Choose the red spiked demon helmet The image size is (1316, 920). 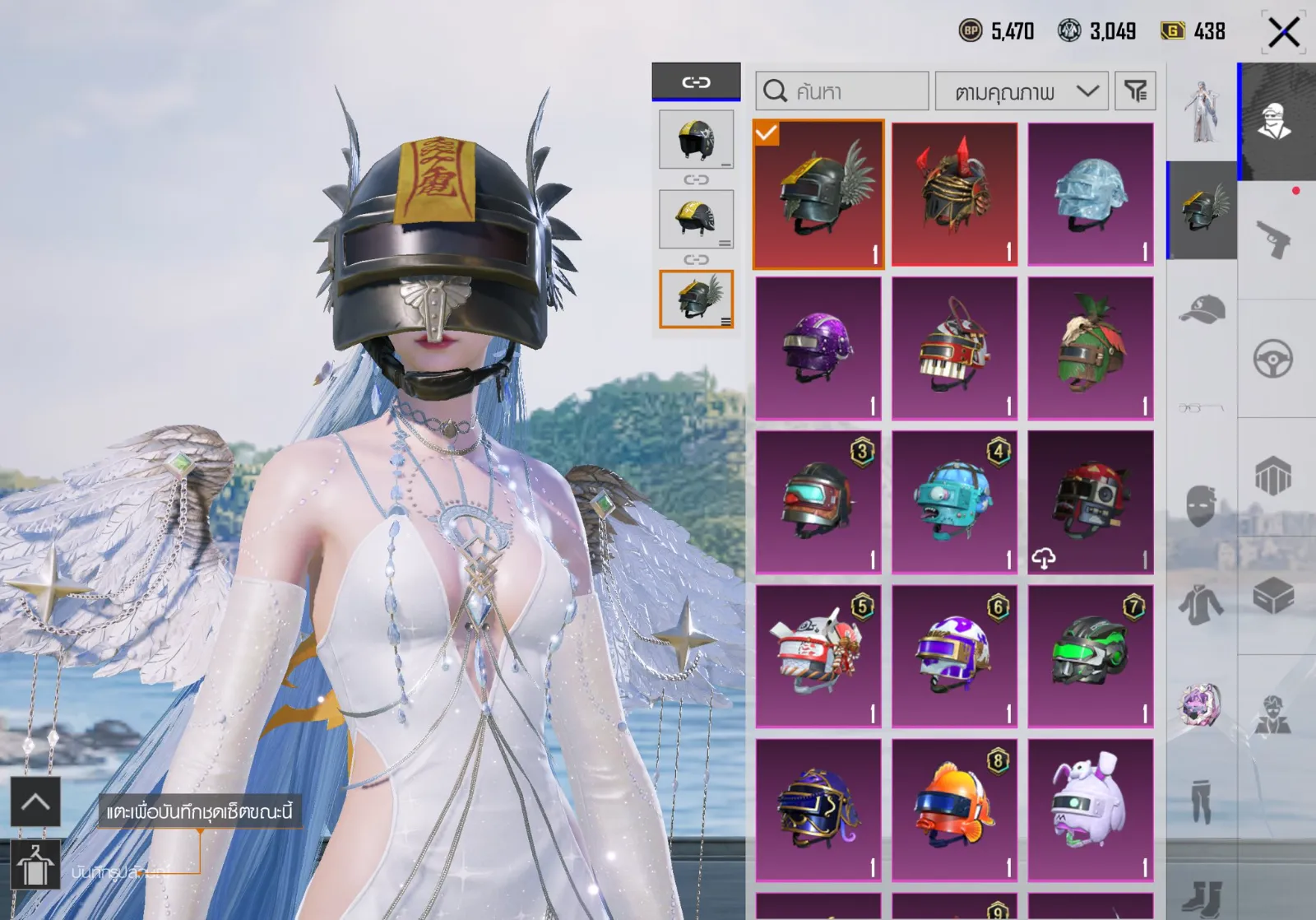click(954, 195)
